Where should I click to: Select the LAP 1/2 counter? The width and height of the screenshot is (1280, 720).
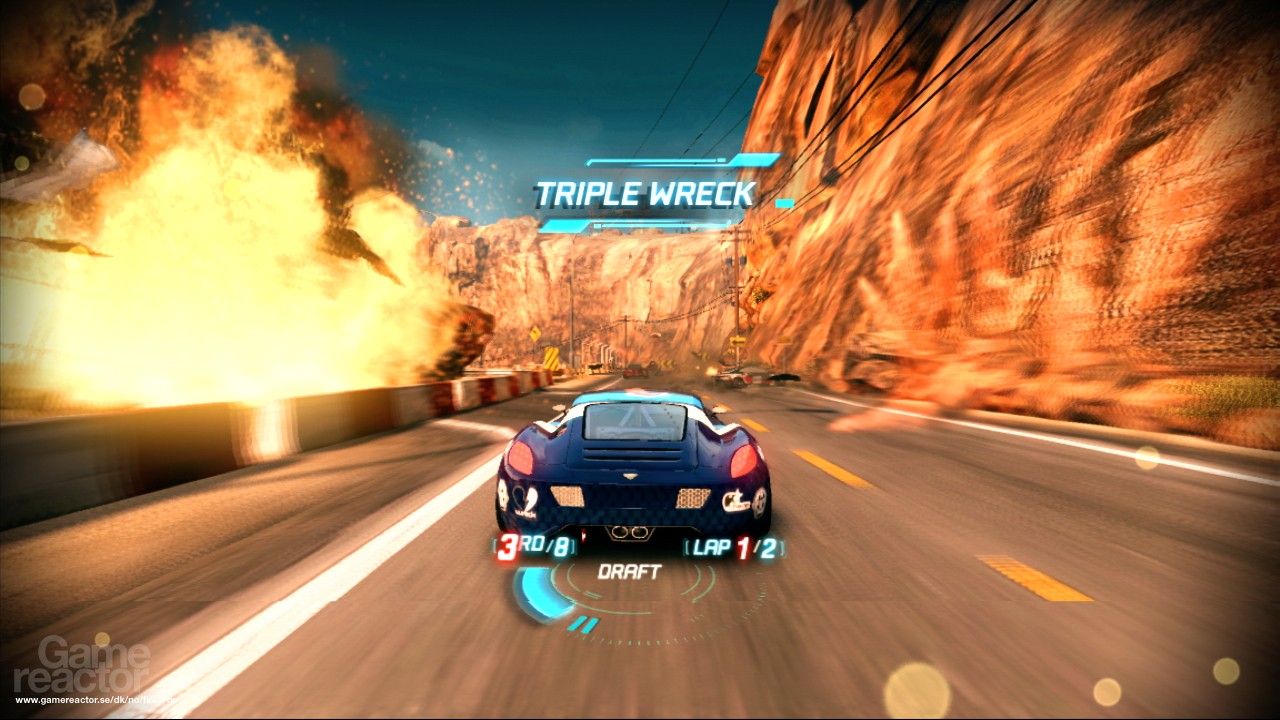(x=731, y=548)
